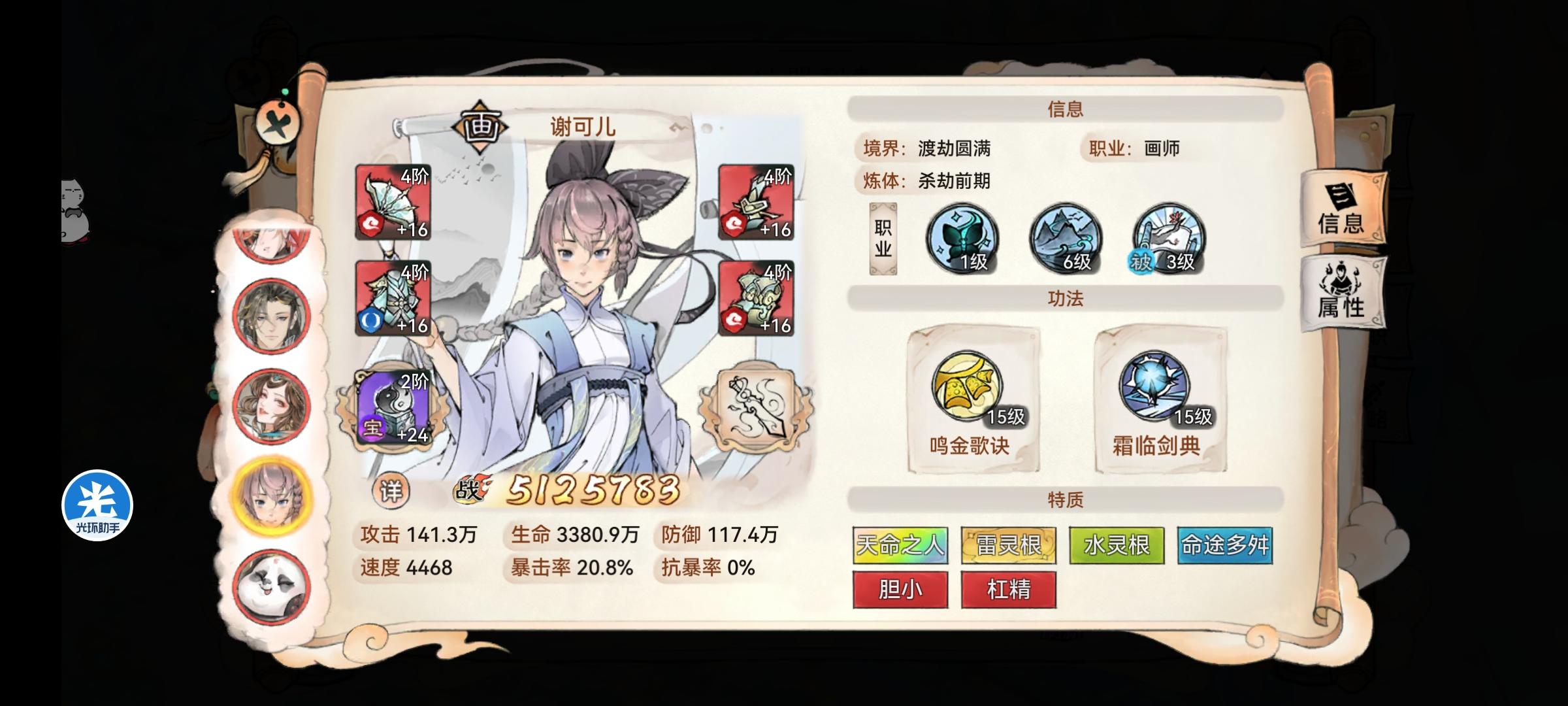Open the butterfly 1级 profession skill
This screenshot has height=706, width=1568.
[x=962, y=242]
